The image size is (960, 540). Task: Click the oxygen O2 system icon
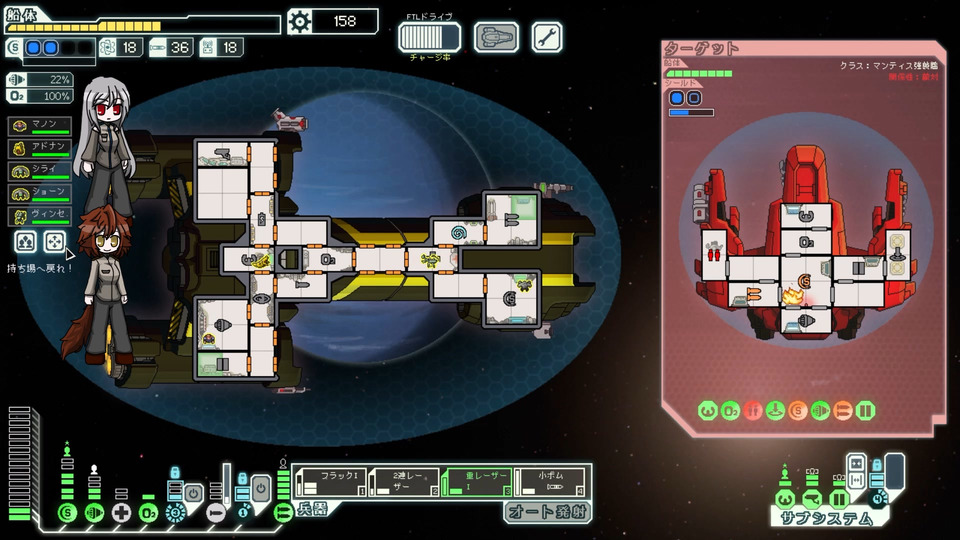pyautogui.click(x=148, y=512)
